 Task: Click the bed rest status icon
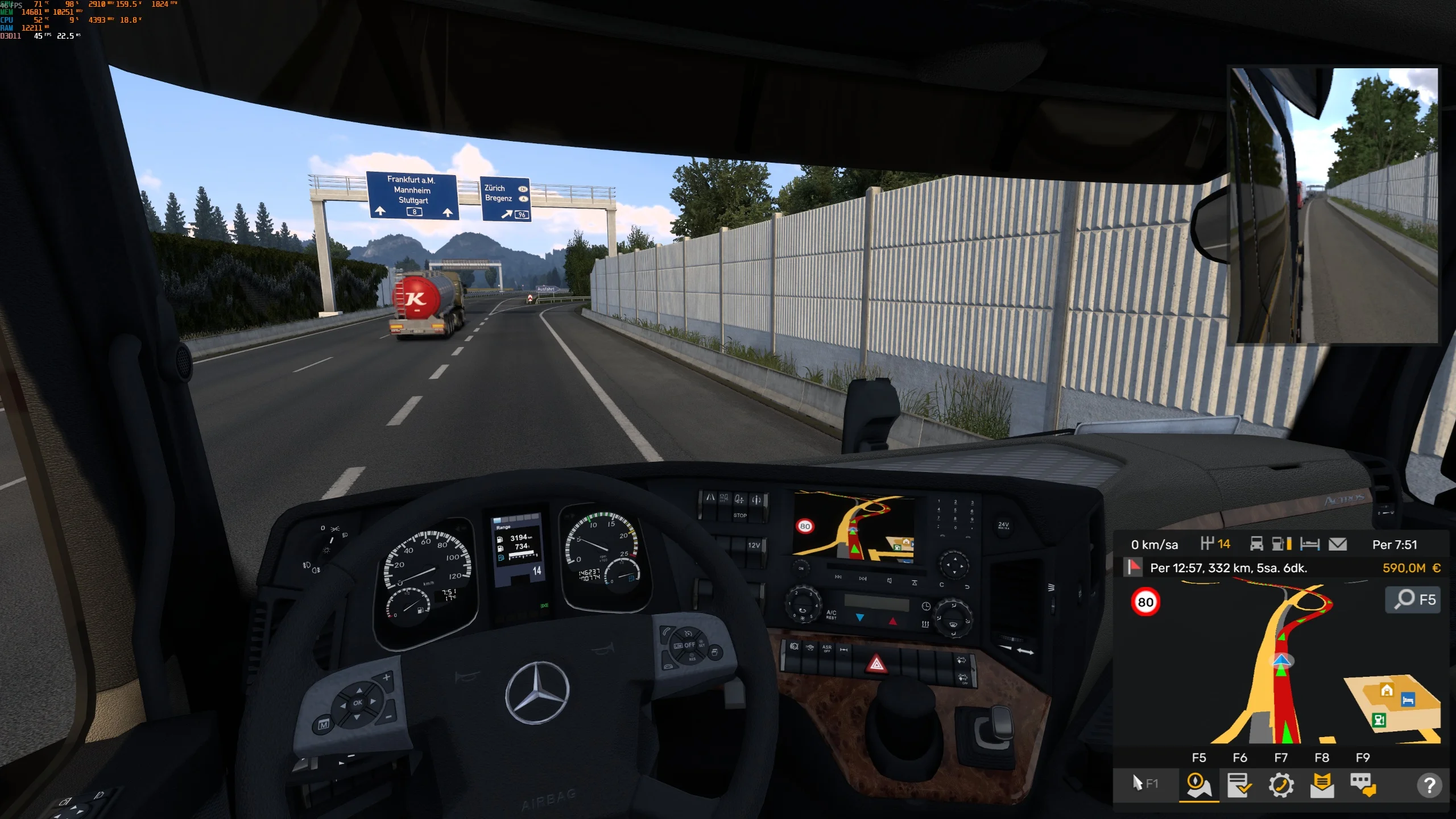[x=1309, y=544]
